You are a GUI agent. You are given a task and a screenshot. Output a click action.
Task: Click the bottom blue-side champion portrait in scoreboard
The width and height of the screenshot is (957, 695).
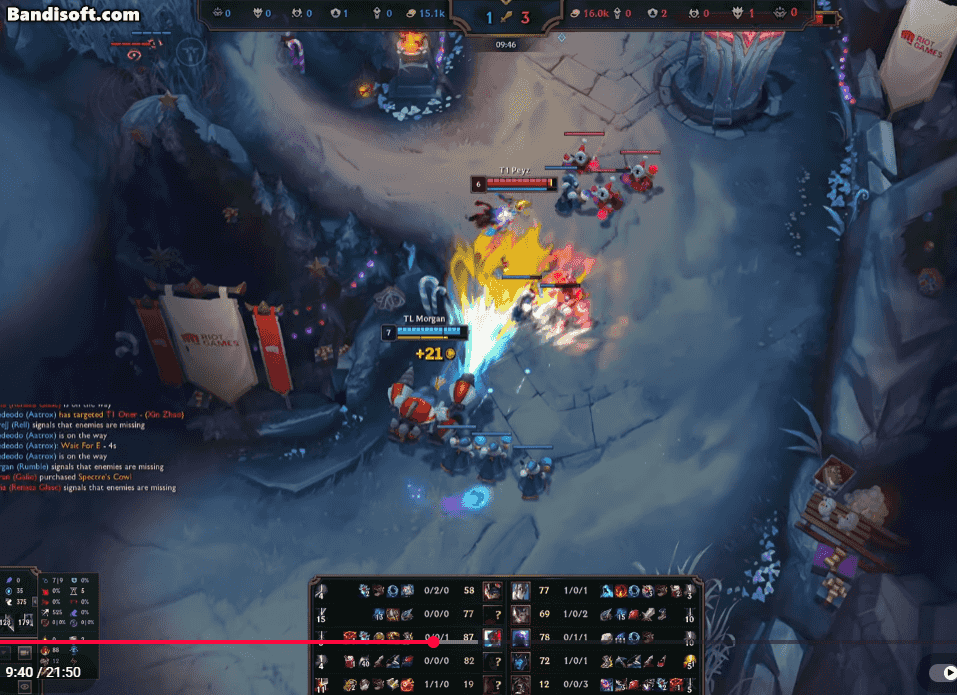click(492, 684)
